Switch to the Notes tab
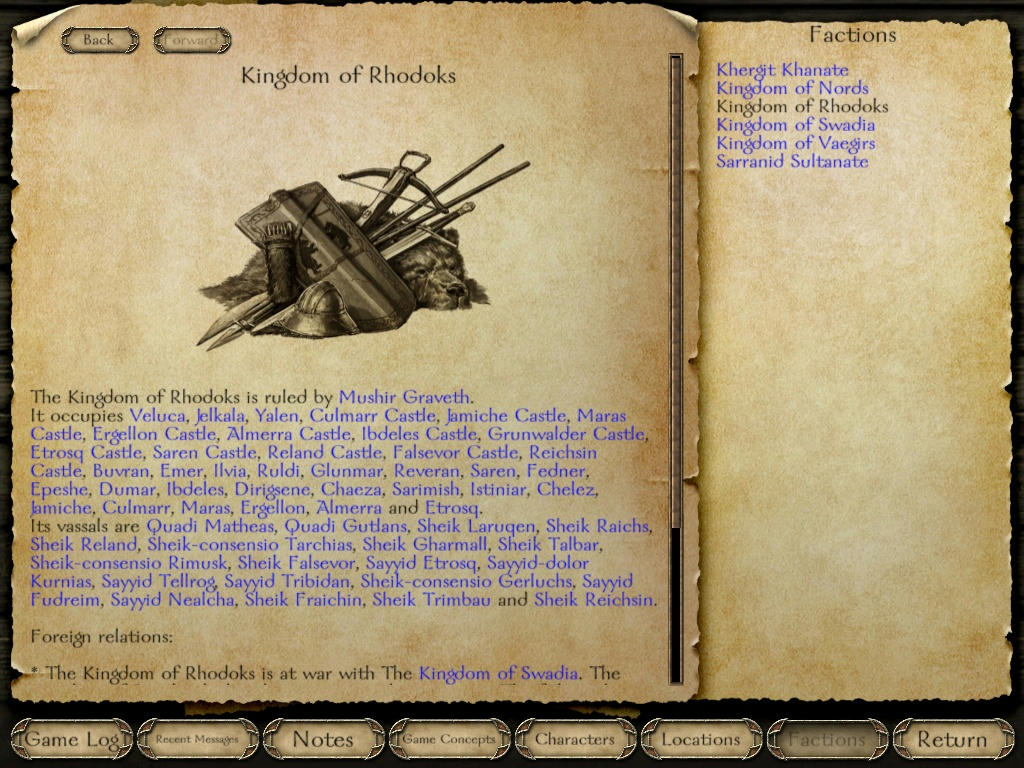 click(x=323, y=740)
